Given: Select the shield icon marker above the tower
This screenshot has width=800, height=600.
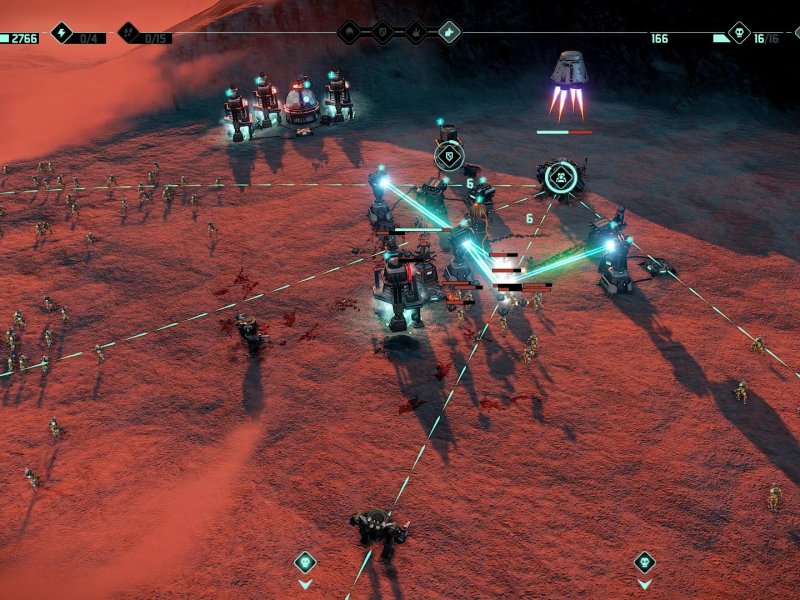Looking at the screenshot, I should 449,155.
